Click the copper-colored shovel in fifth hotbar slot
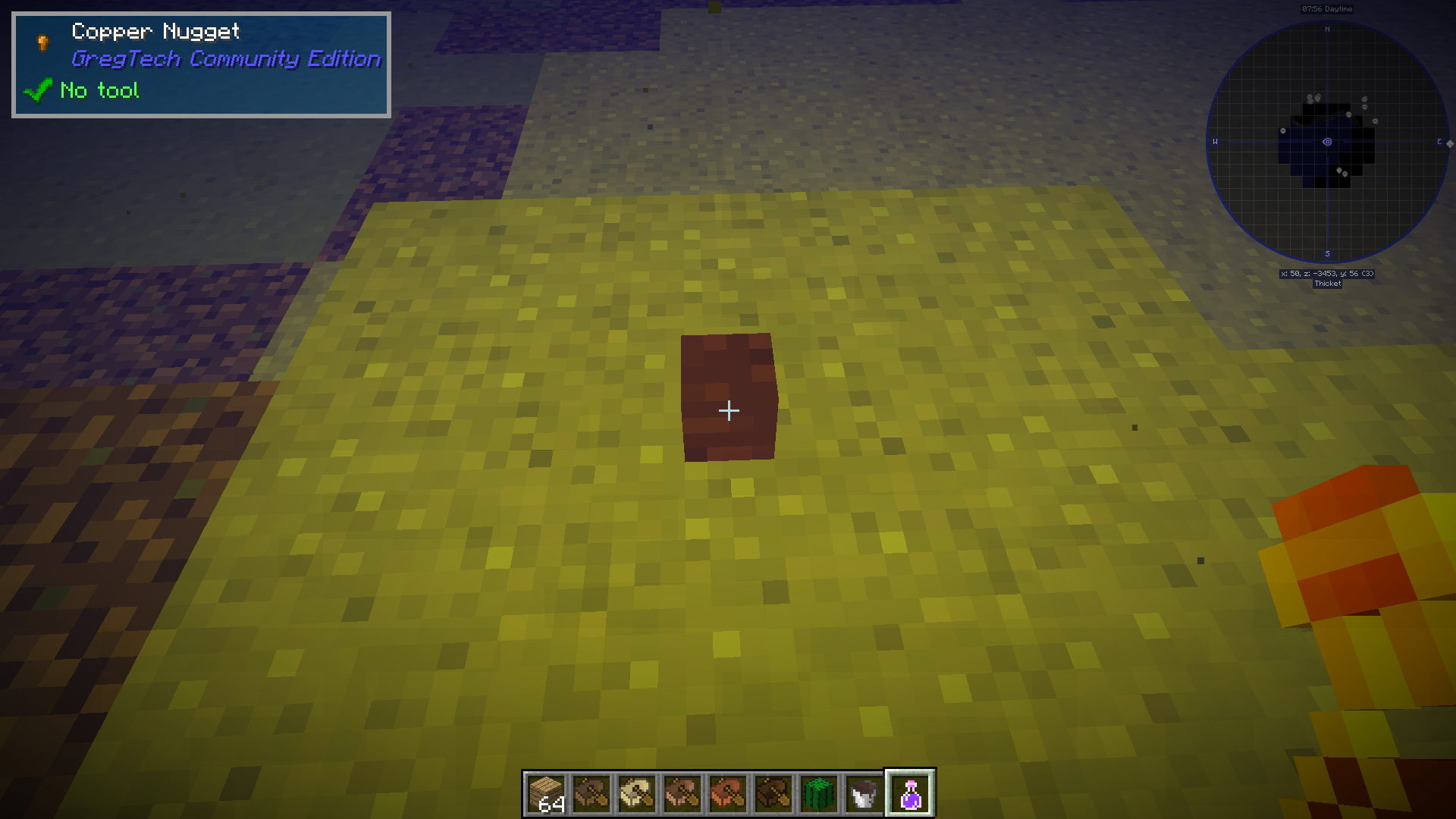The height and width of the screenshot is (819, 1456). (727, 792)
